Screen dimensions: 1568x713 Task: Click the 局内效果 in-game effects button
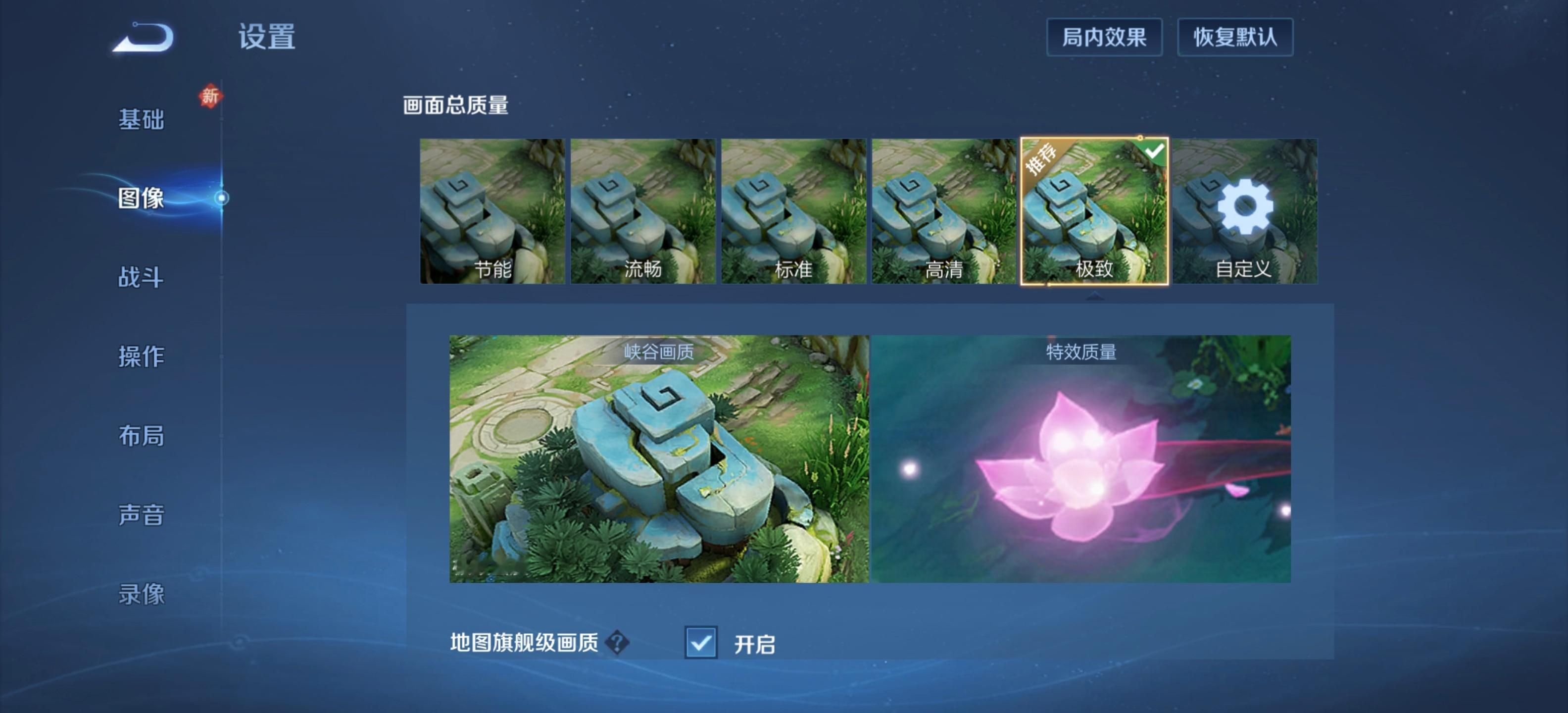pyautogui.click(x=1104, y=38)
